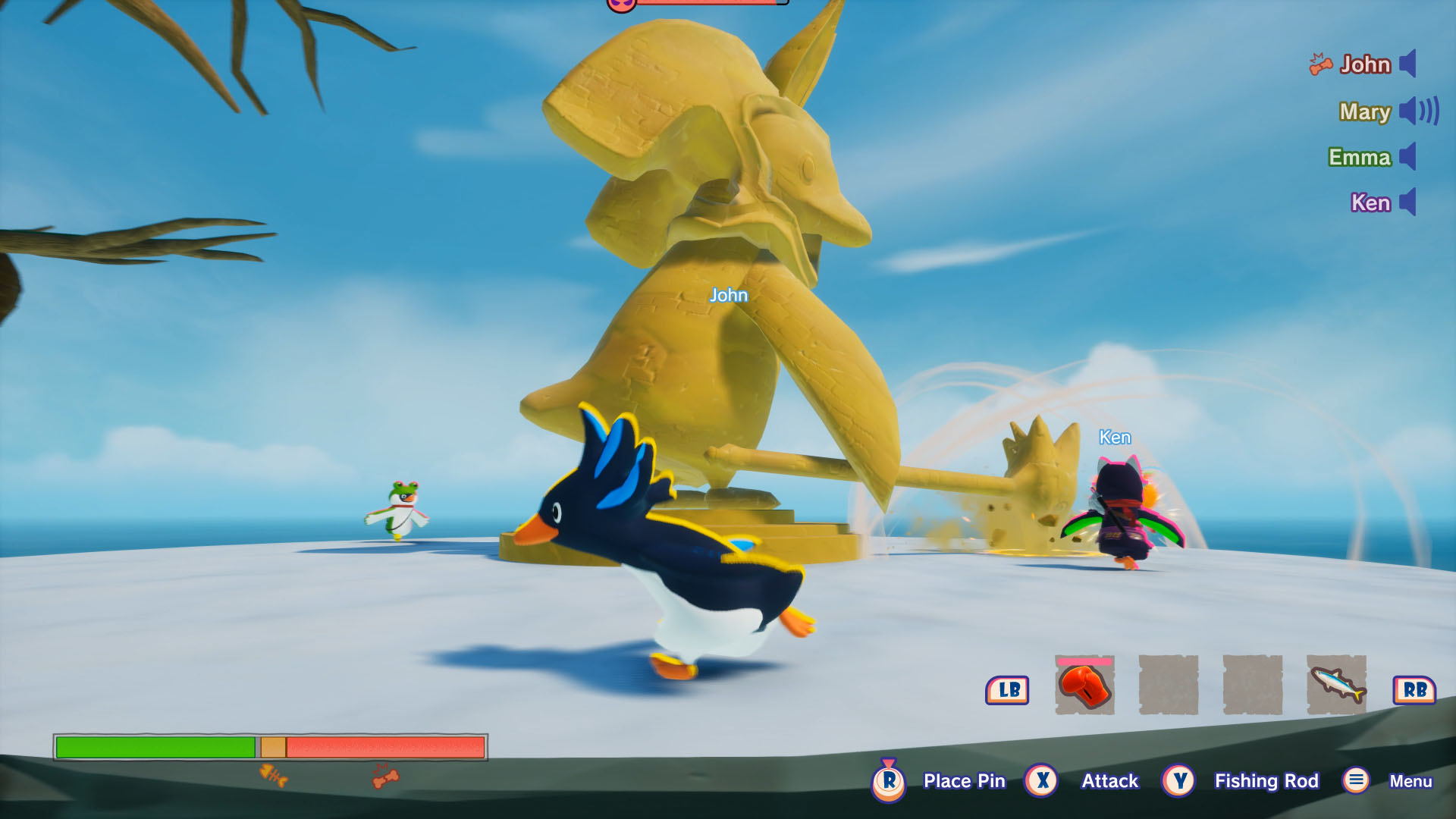
Task: Choose Emma in the player list
Action: 1360,157
